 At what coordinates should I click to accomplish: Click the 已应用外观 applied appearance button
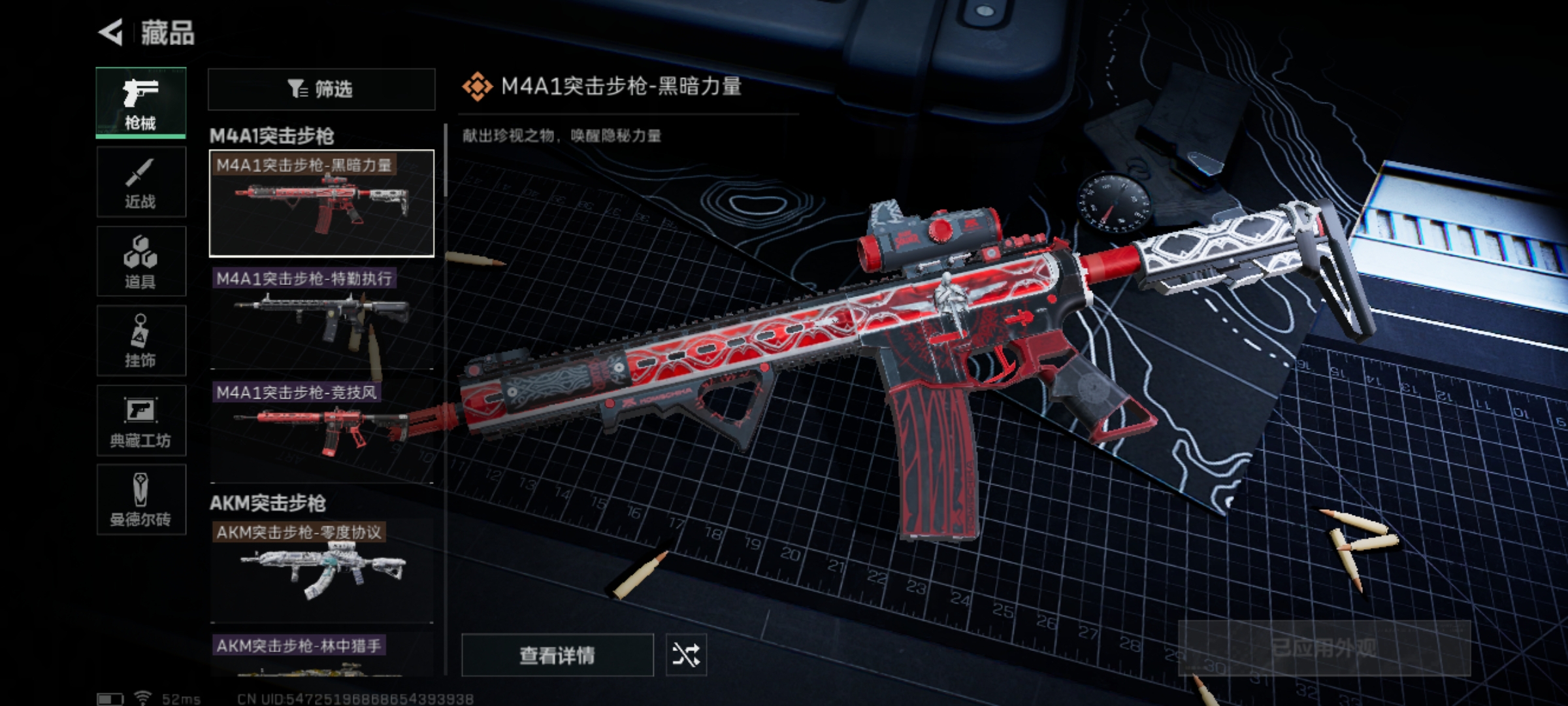pyautogui.click(x=1324, y=648)
